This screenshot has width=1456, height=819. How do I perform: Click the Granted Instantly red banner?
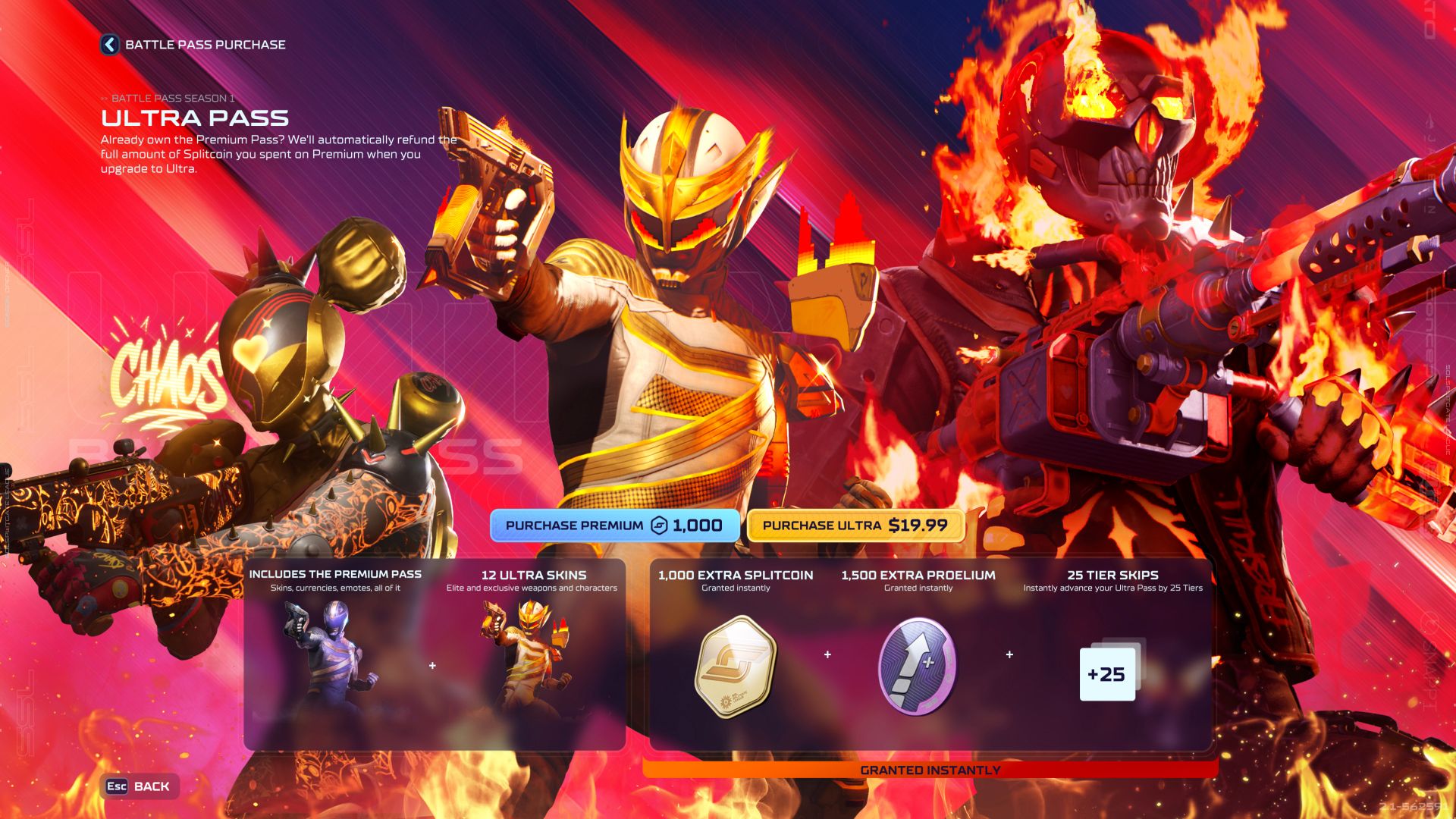click(931, 768)
